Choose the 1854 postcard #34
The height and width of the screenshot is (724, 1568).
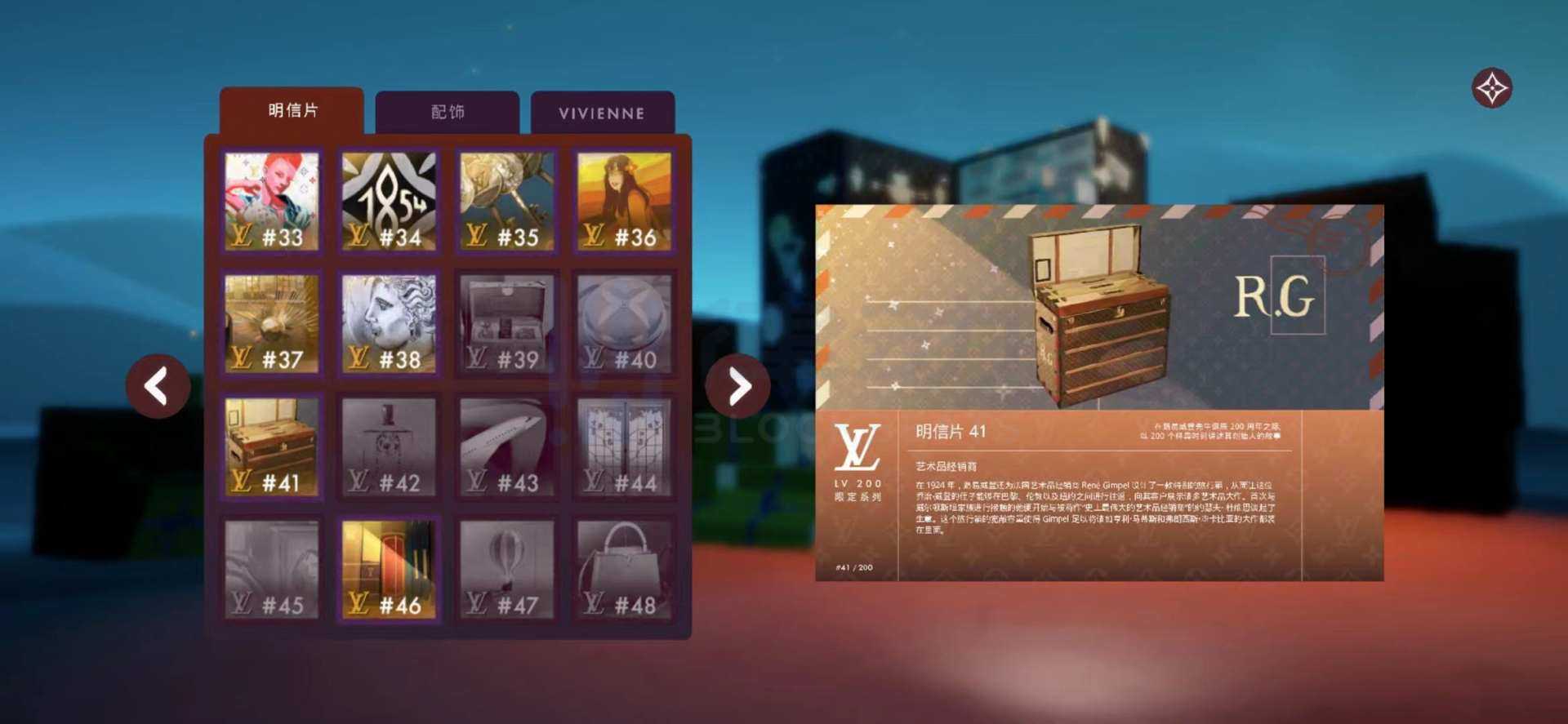[389, 202]
